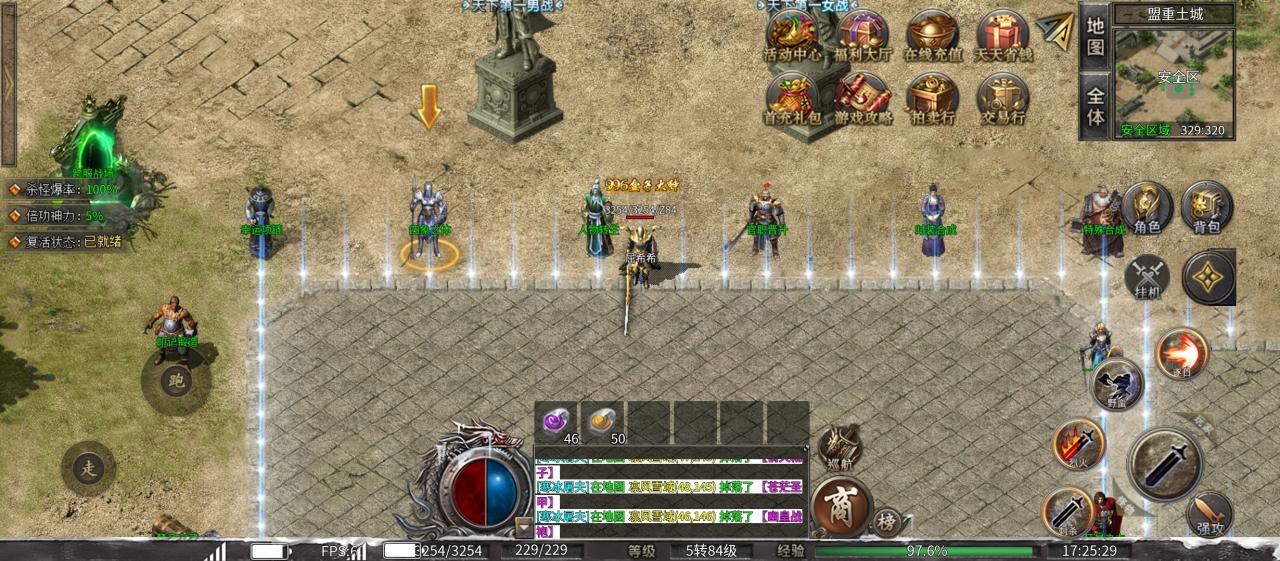1280x561 pixels.
Task: Open the 拍卖行 auction house
Action: pyautogui.click(x=932, y=99)
